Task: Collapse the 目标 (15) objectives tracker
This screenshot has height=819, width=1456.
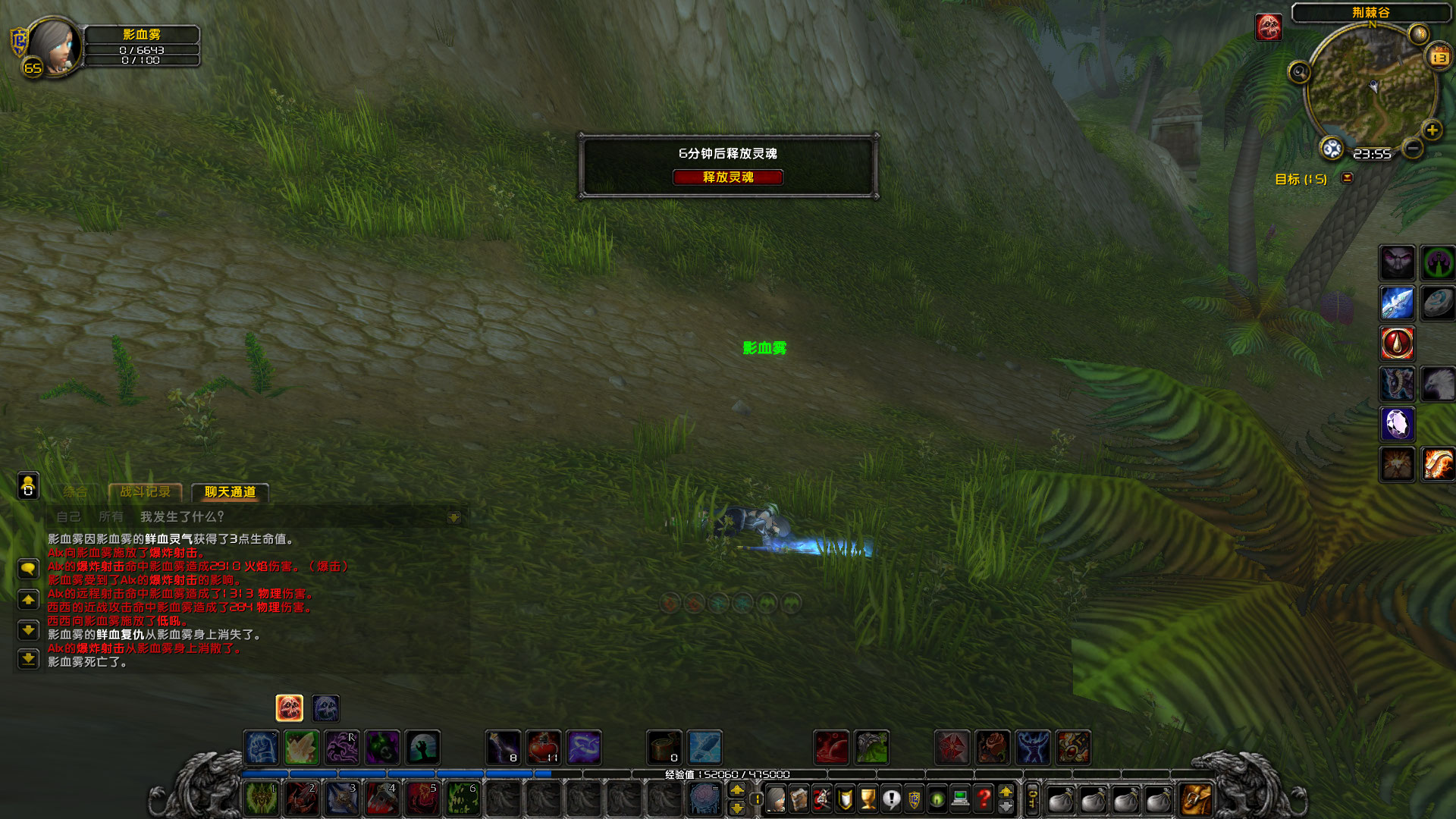Action: coord(1348,177)
